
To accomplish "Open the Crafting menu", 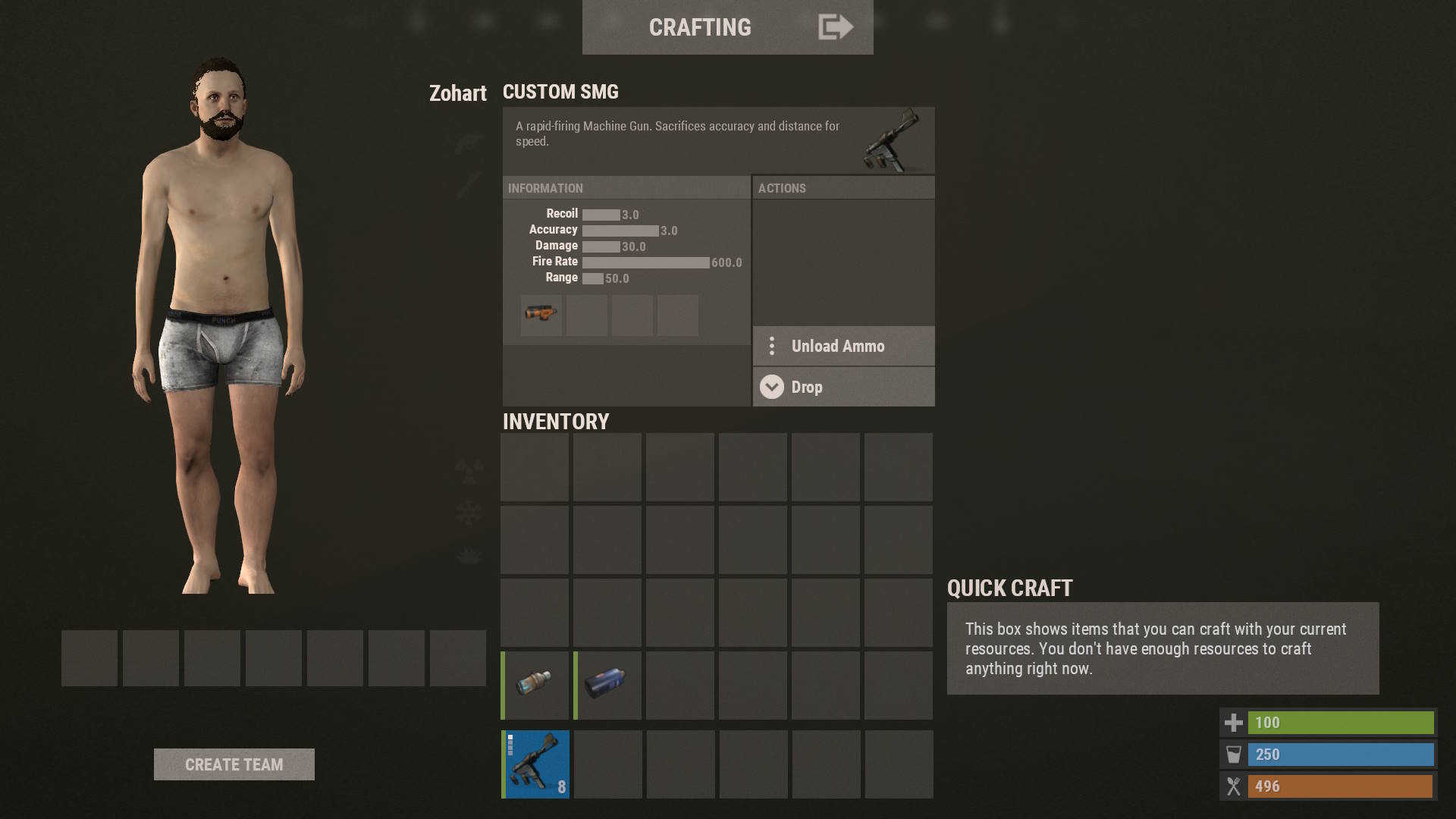I will pyautogui.click(x=699, y=27).
